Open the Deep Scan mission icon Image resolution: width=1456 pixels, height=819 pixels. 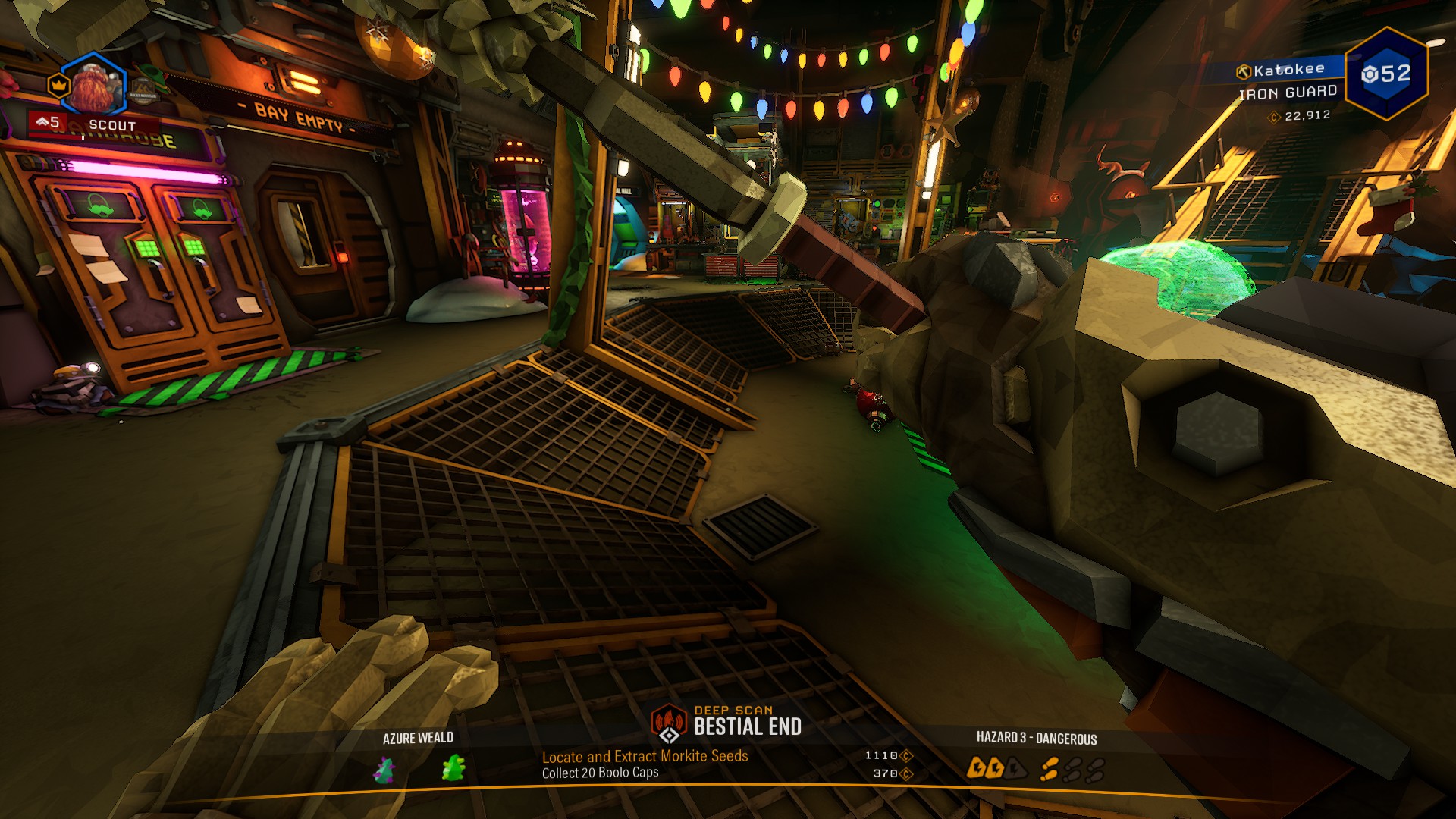tap(668, 723)
